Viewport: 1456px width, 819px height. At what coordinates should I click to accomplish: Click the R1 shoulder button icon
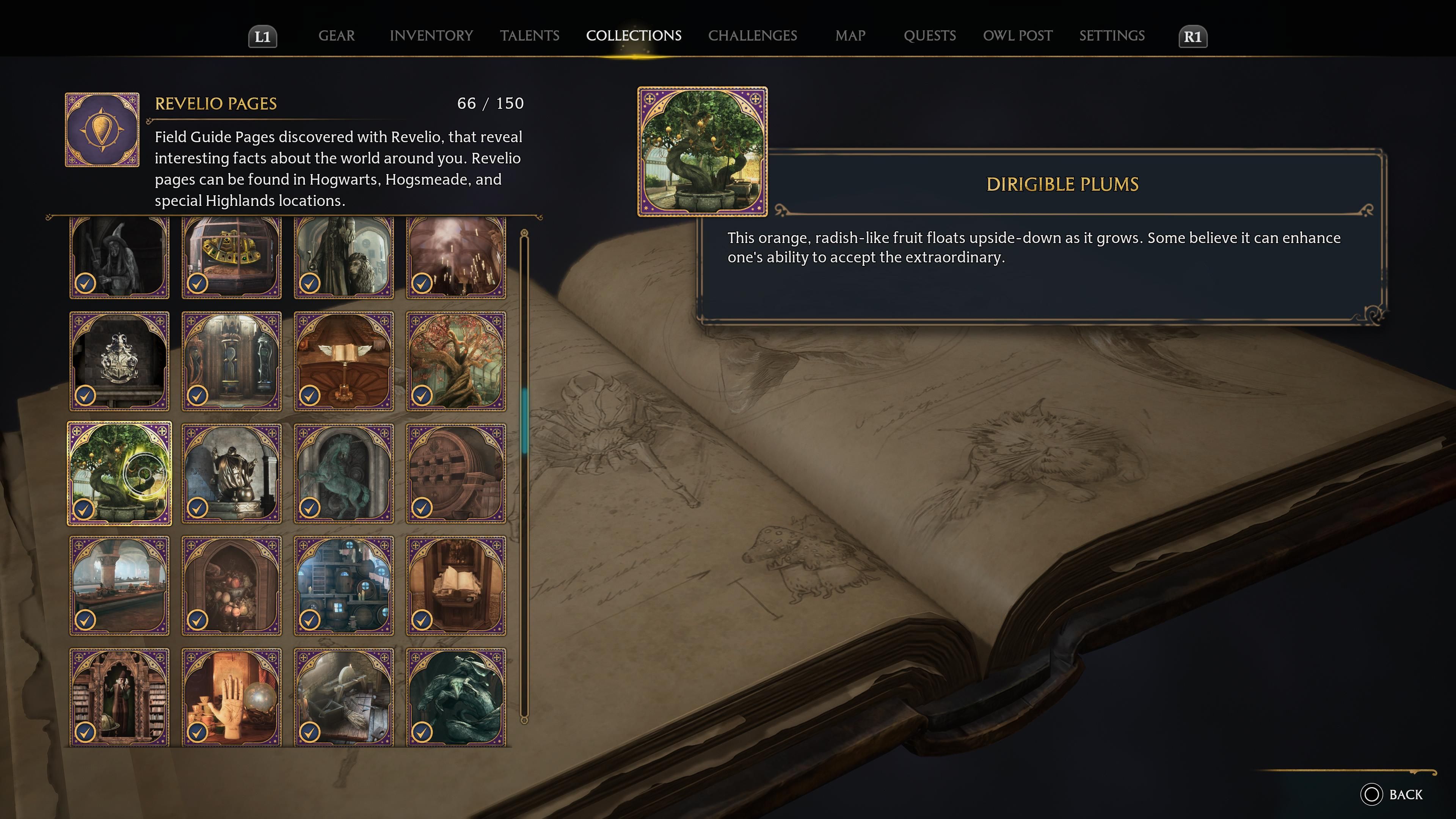click(1192, 36)
